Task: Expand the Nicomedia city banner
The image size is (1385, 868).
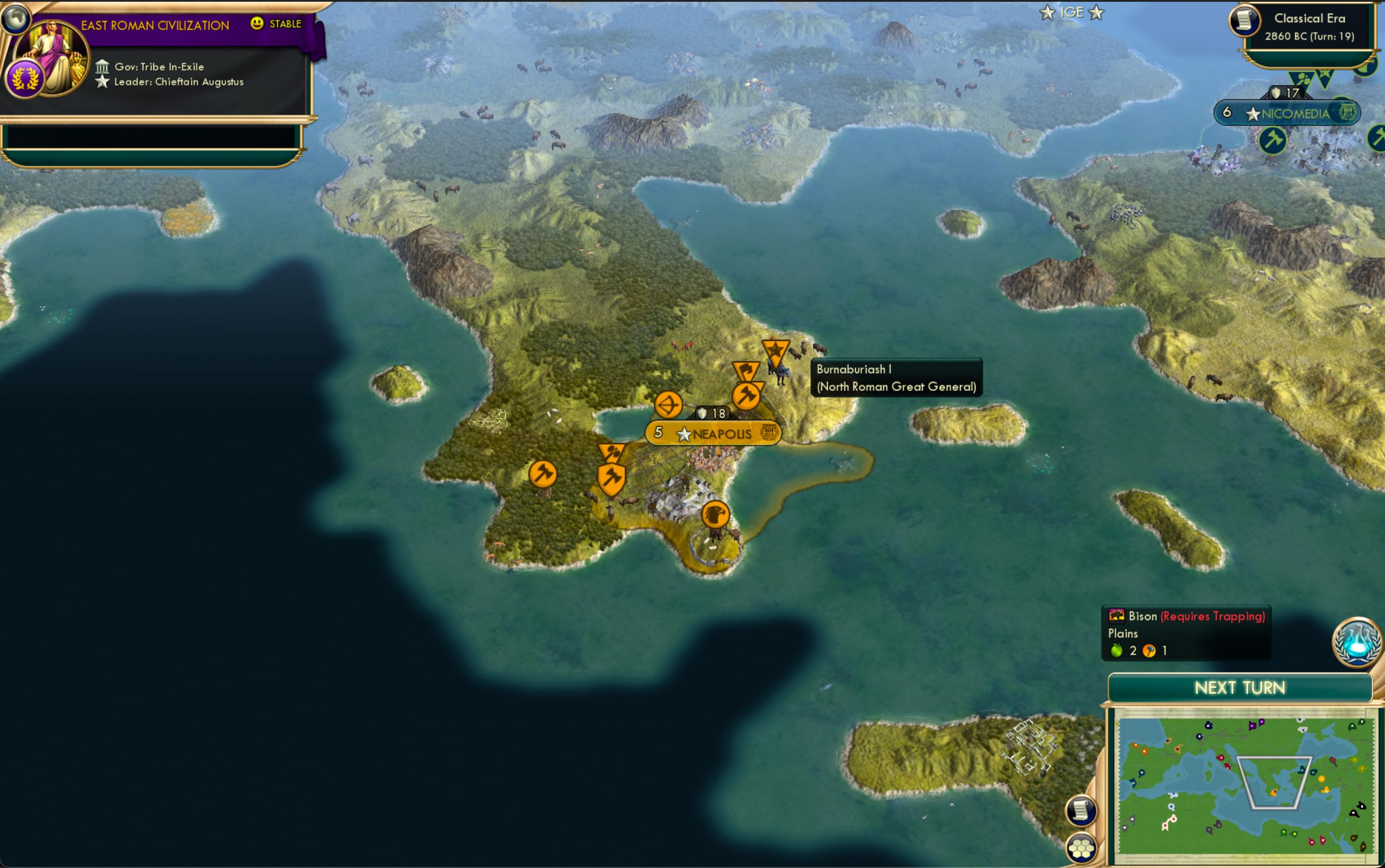Action: [x=1289, y=113]
